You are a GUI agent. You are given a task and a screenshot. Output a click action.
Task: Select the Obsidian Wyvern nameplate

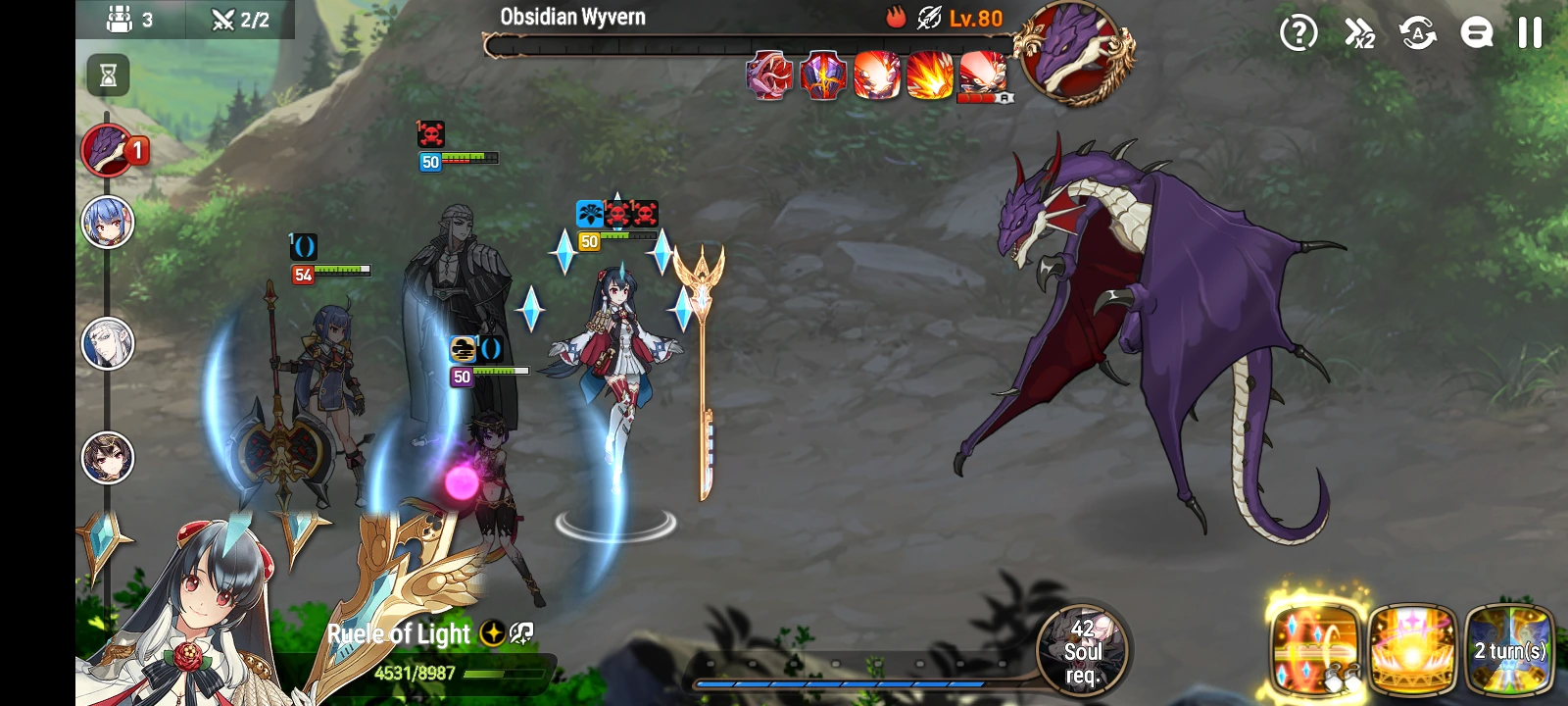click(572, 16)
